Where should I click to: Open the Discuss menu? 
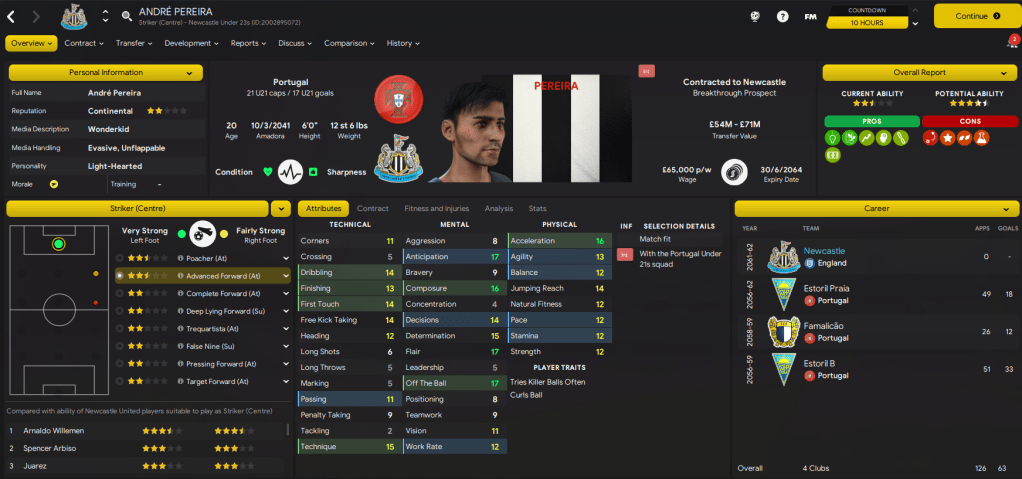pos(295,43)
